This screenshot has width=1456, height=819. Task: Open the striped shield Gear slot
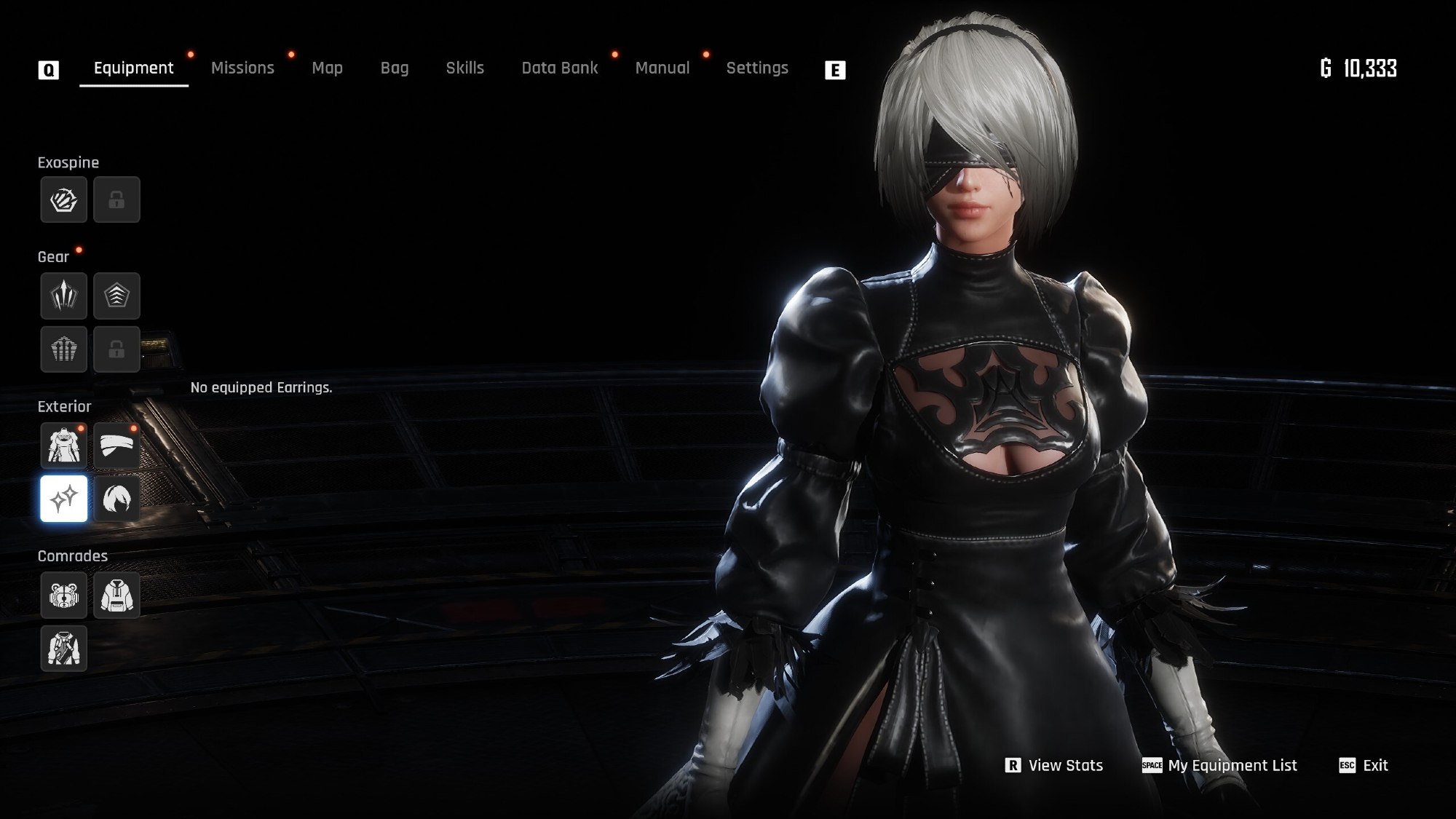pos(64,349)
